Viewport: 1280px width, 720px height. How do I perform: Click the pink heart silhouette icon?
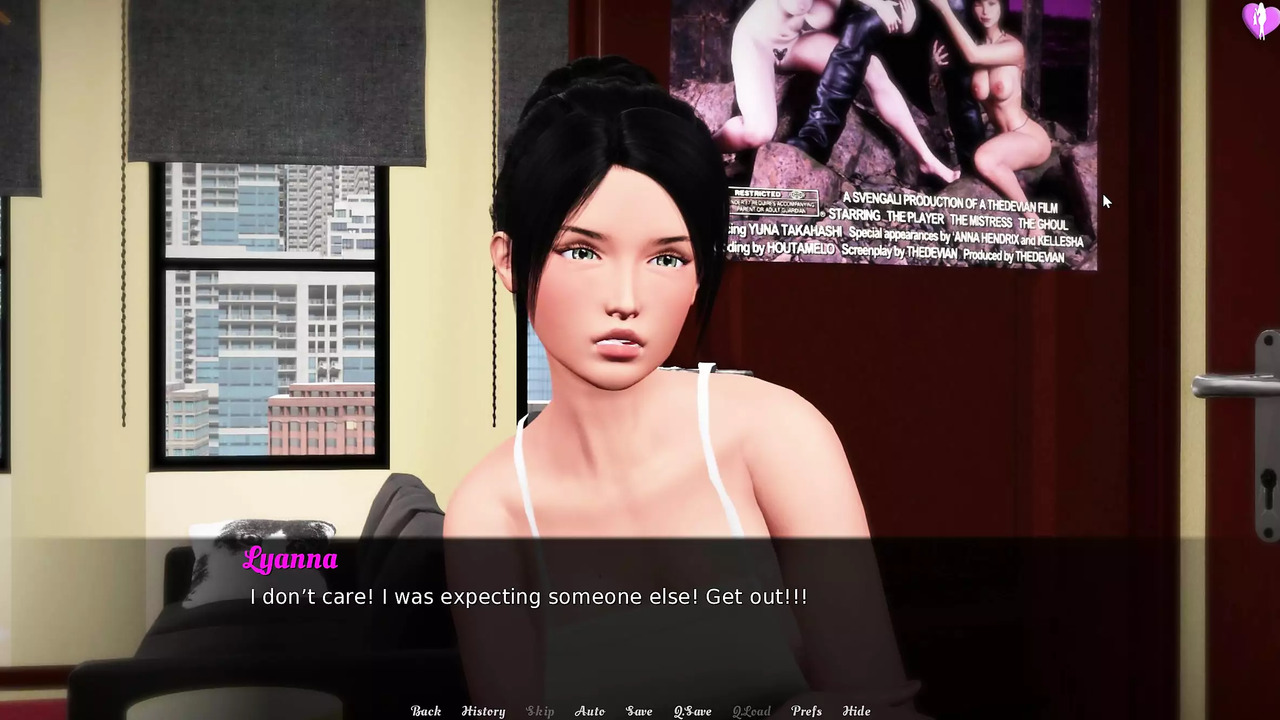pyautogui.click(x=1257, y=20)
